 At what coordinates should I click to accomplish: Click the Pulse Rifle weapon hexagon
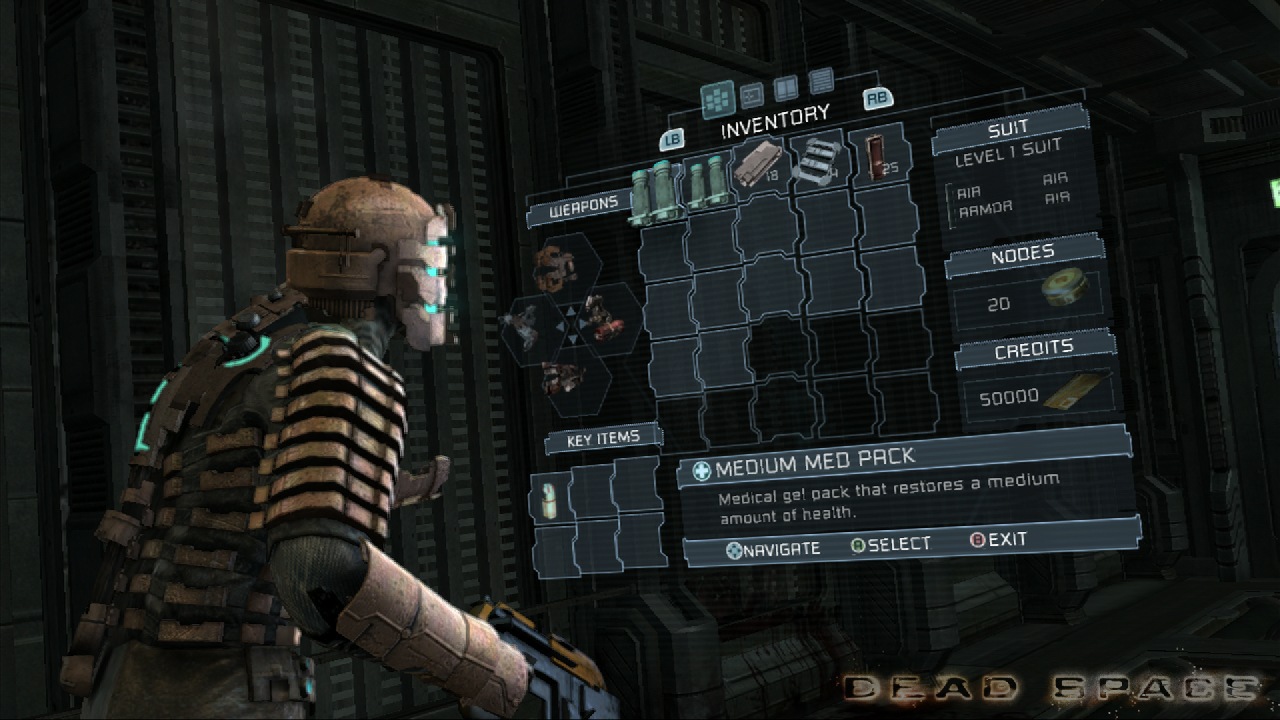coord(600,322)
